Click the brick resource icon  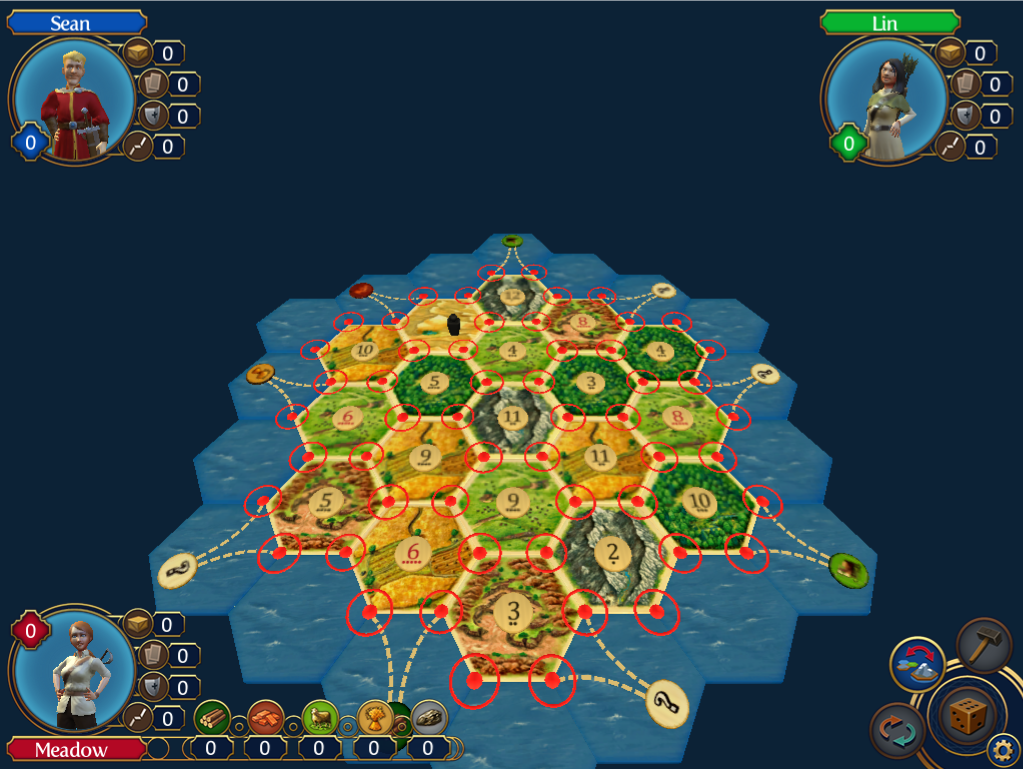pos(265,717)
